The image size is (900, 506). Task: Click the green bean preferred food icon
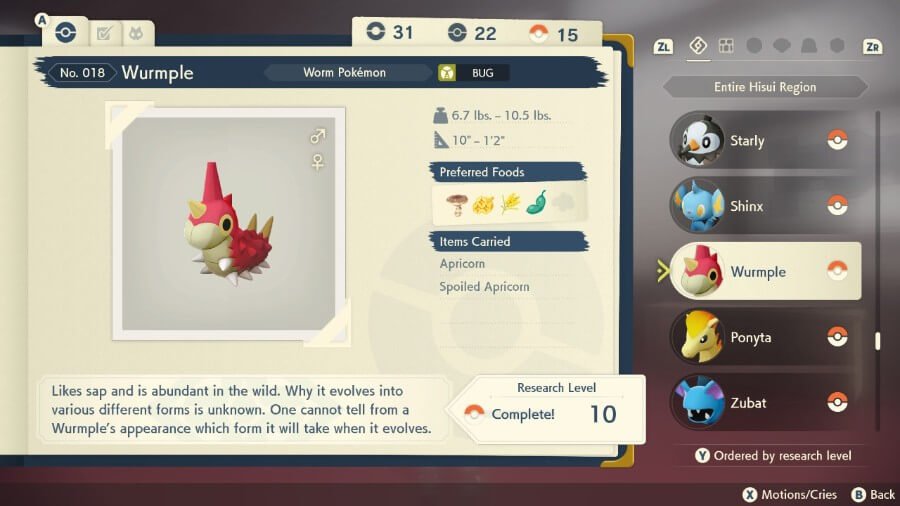click(x=536, y=203)
